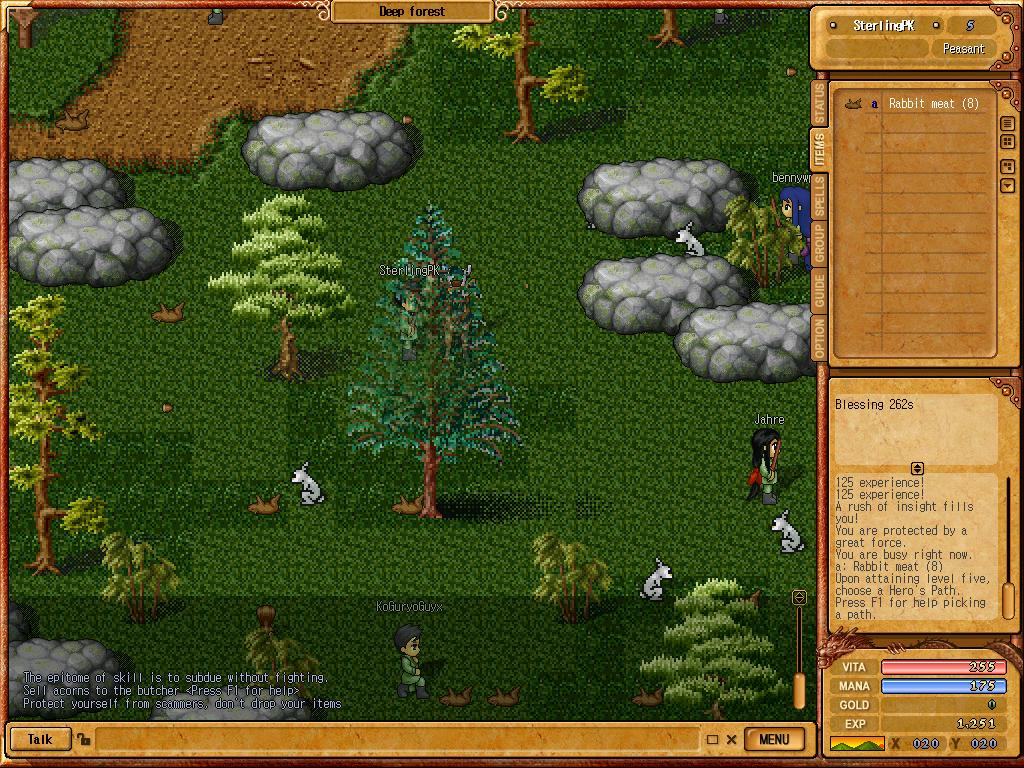
Task: Click the chat overlay scroll handle
Action: pos(799,690)
